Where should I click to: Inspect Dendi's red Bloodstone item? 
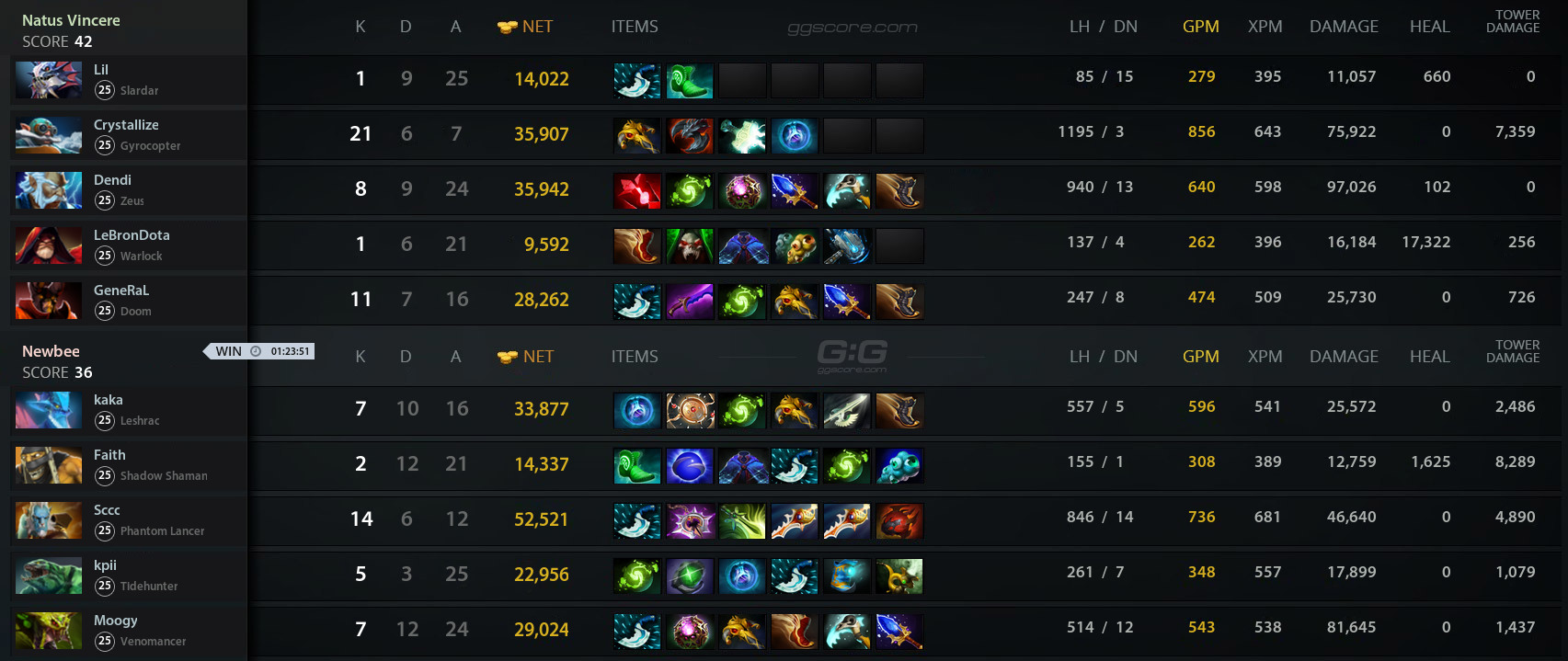[x=636, y=191]
